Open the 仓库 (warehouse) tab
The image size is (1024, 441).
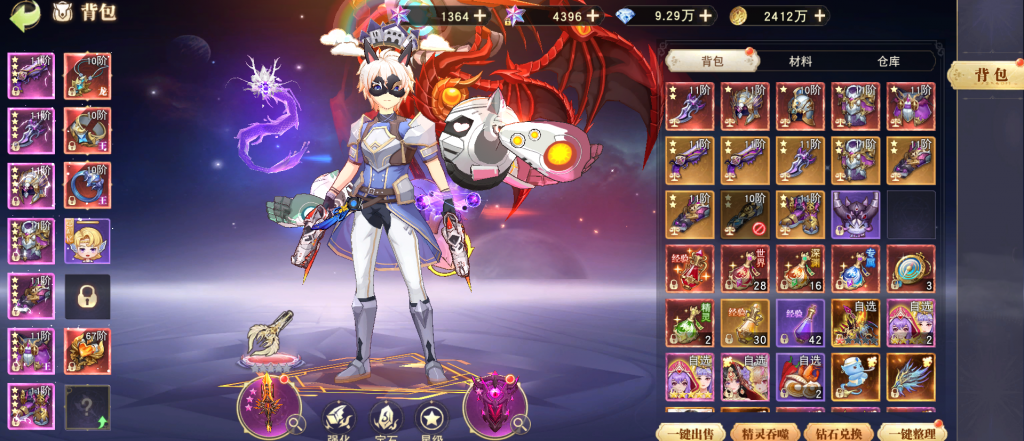coord(887,62)
